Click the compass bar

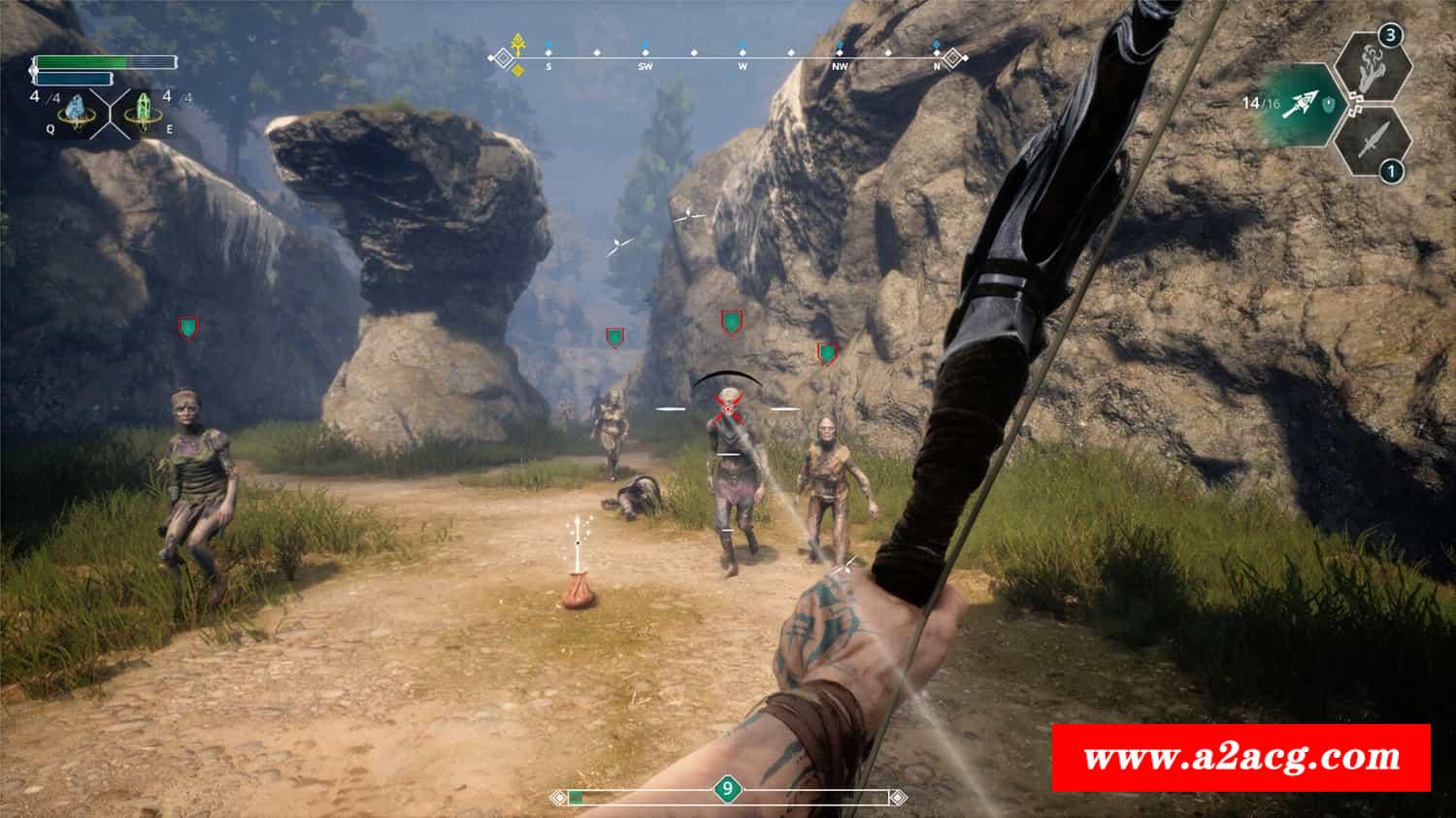[728, 58]
